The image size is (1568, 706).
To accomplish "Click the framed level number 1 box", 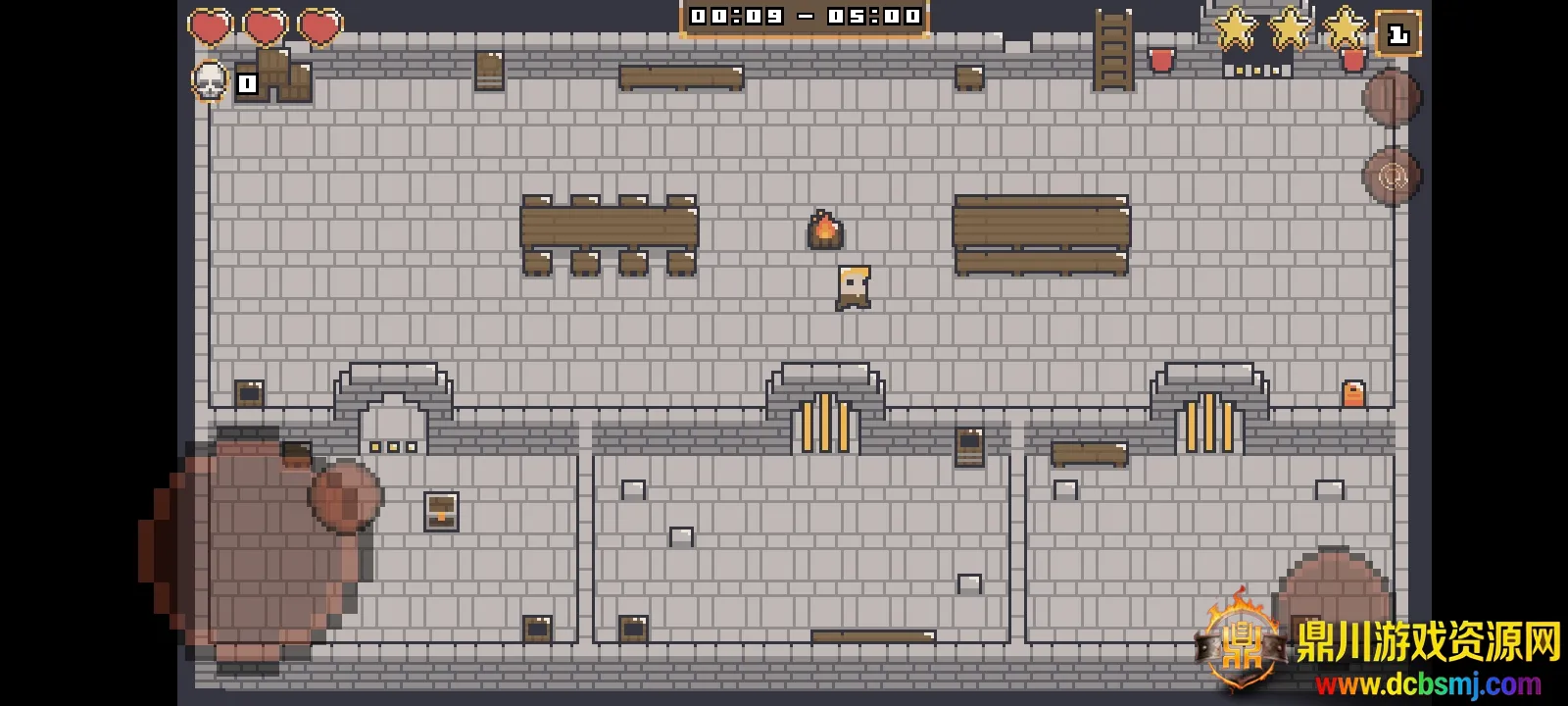I will [x=1397, y=35].
